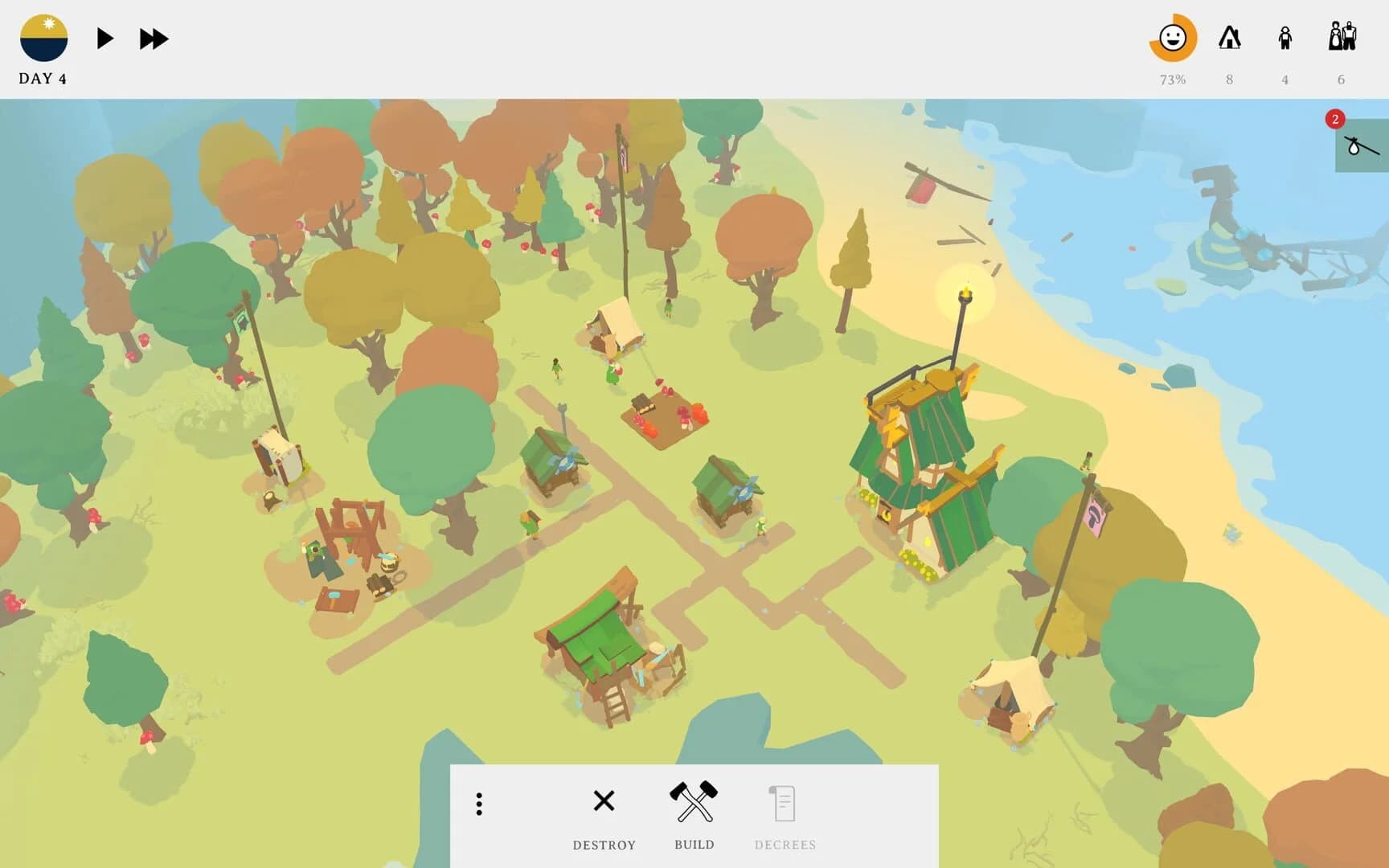Click the child population stat icon

coord(1285,36)
